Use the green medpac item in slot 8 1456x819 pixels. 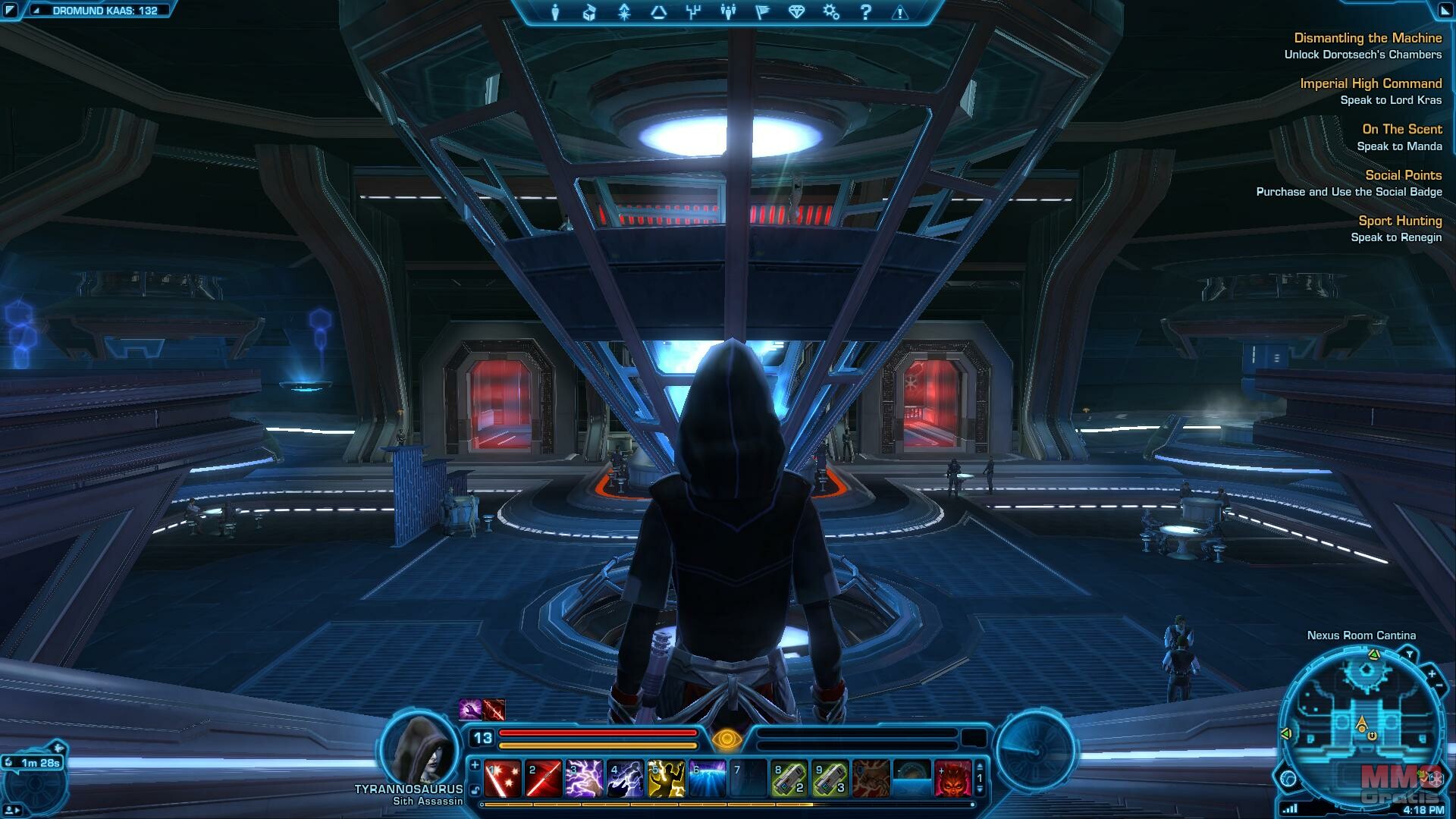click(x=789, y=779)
